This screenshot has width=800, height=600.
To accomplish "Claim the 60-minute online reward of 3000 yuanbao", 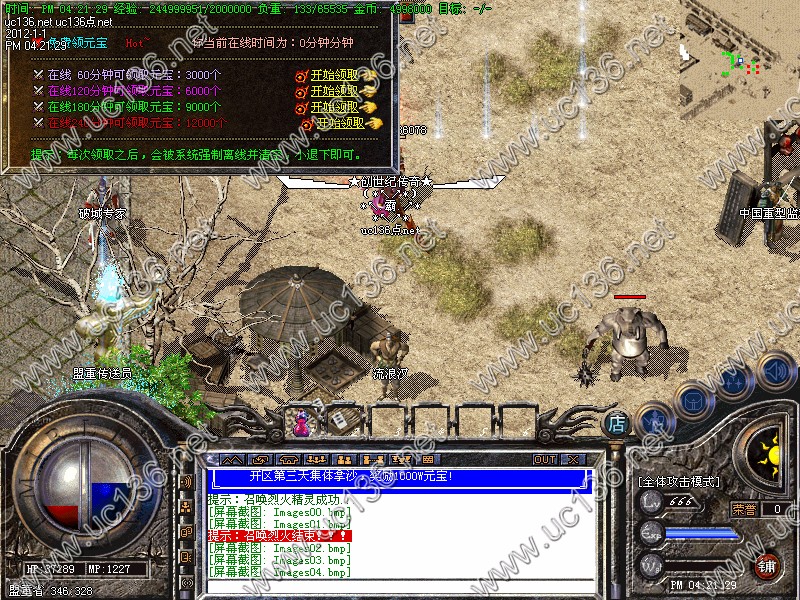I will (334, 75).
